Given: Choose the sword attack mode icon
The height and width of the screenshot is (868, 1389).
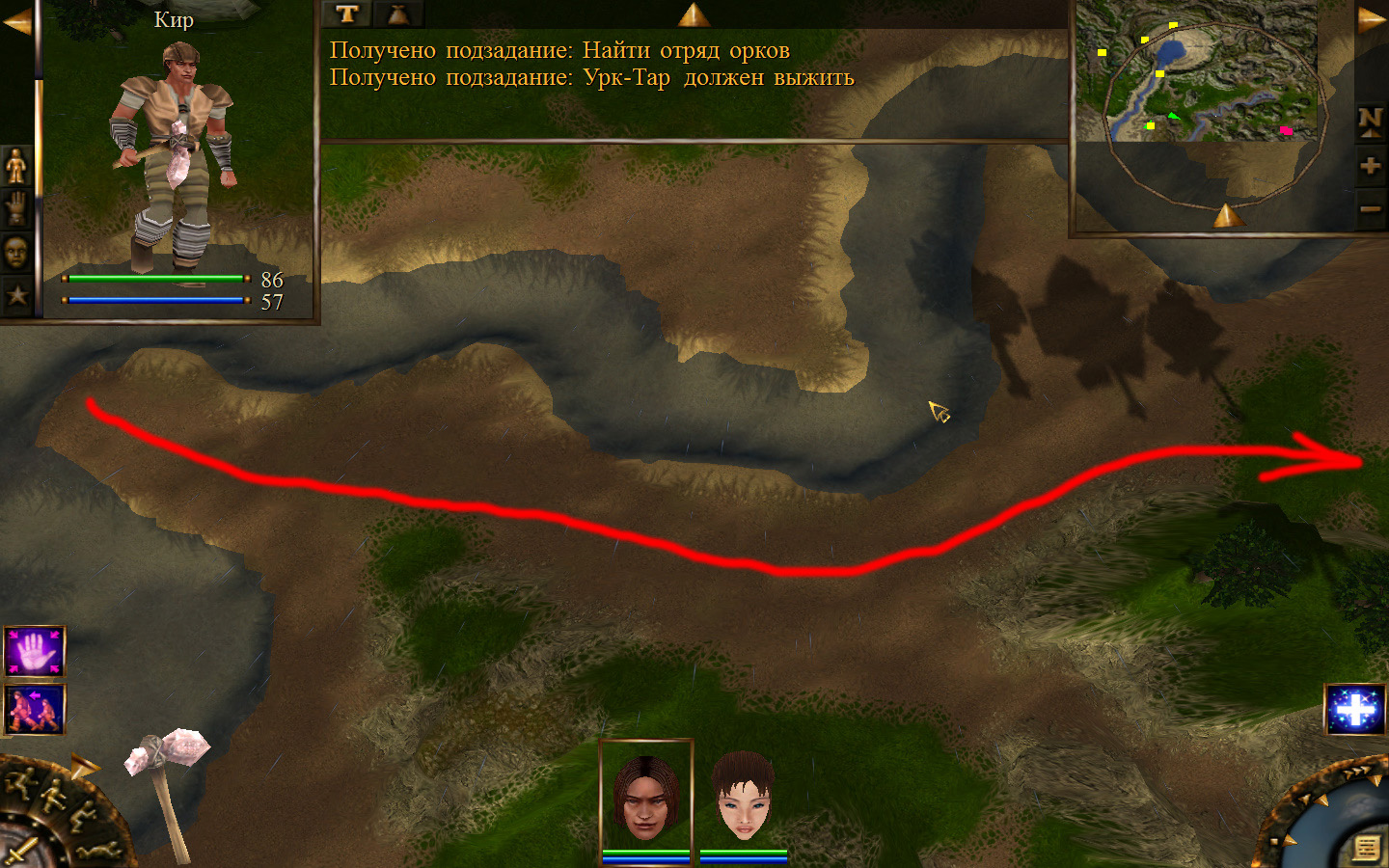Looking at the screenshot, I should (x=21, y=851).
